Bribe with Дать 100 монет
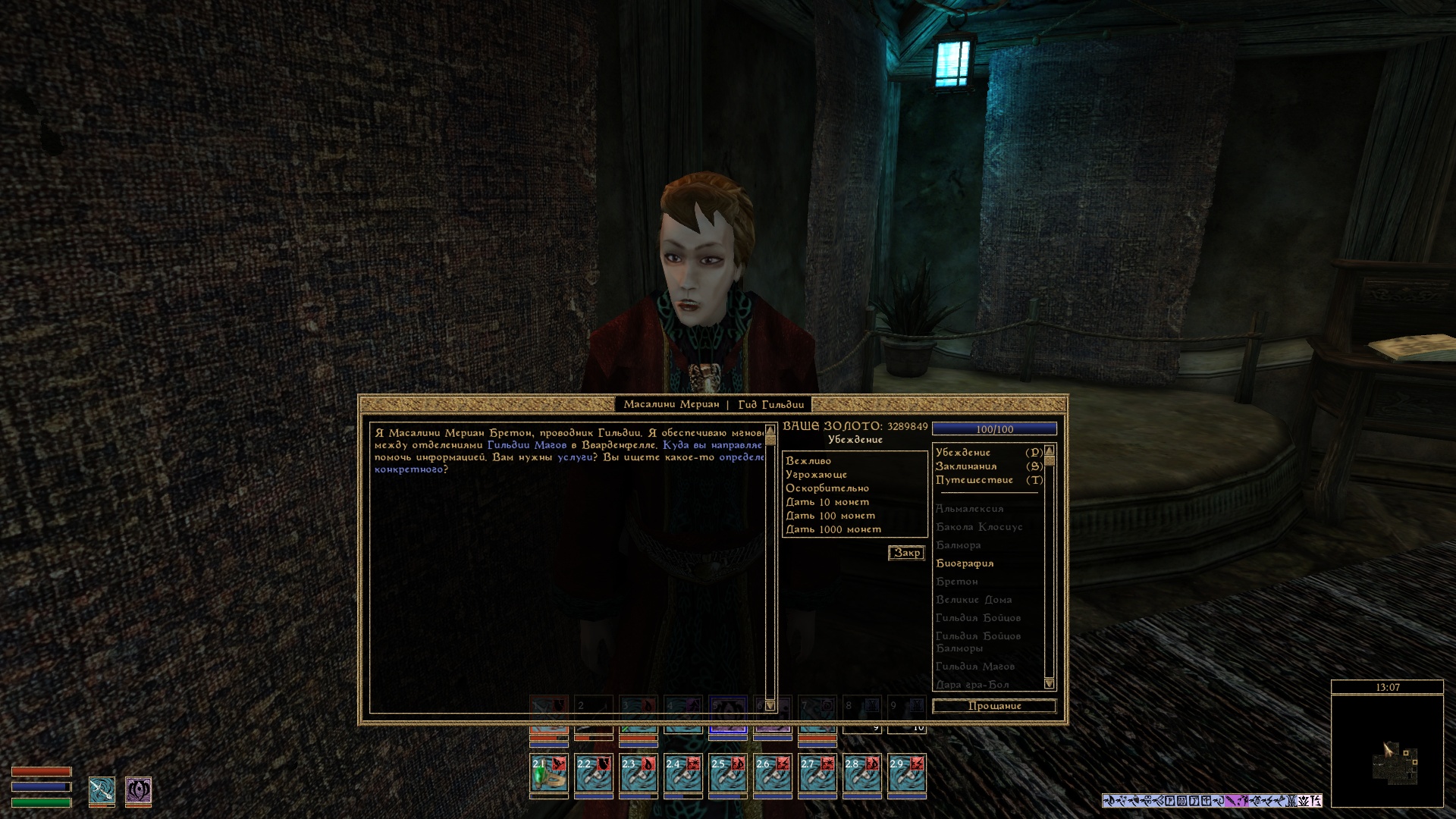1456x819 pixels. (x=830, y=516)
